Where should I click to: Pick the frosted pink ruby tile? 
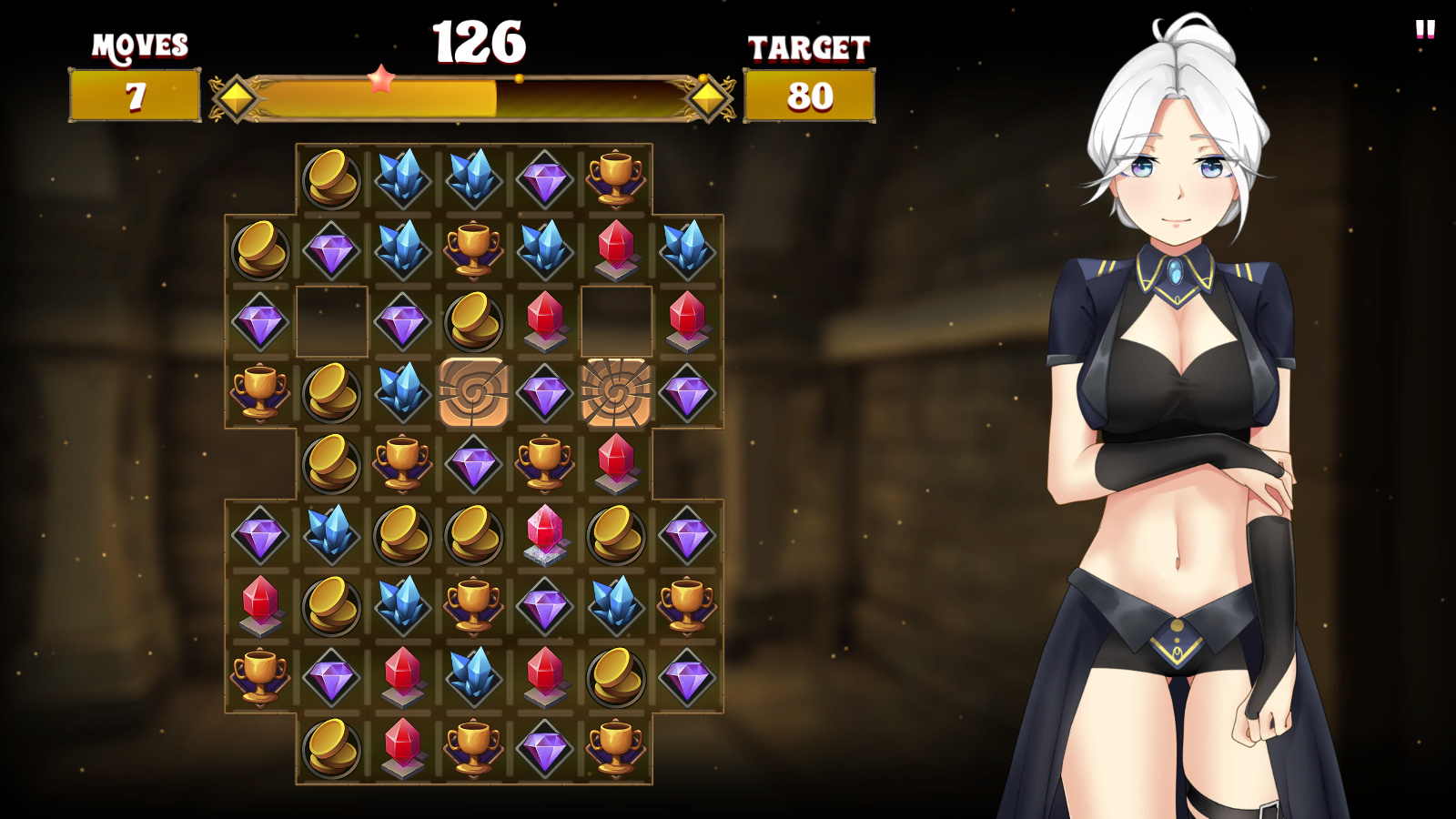click(x=545, y=534)
